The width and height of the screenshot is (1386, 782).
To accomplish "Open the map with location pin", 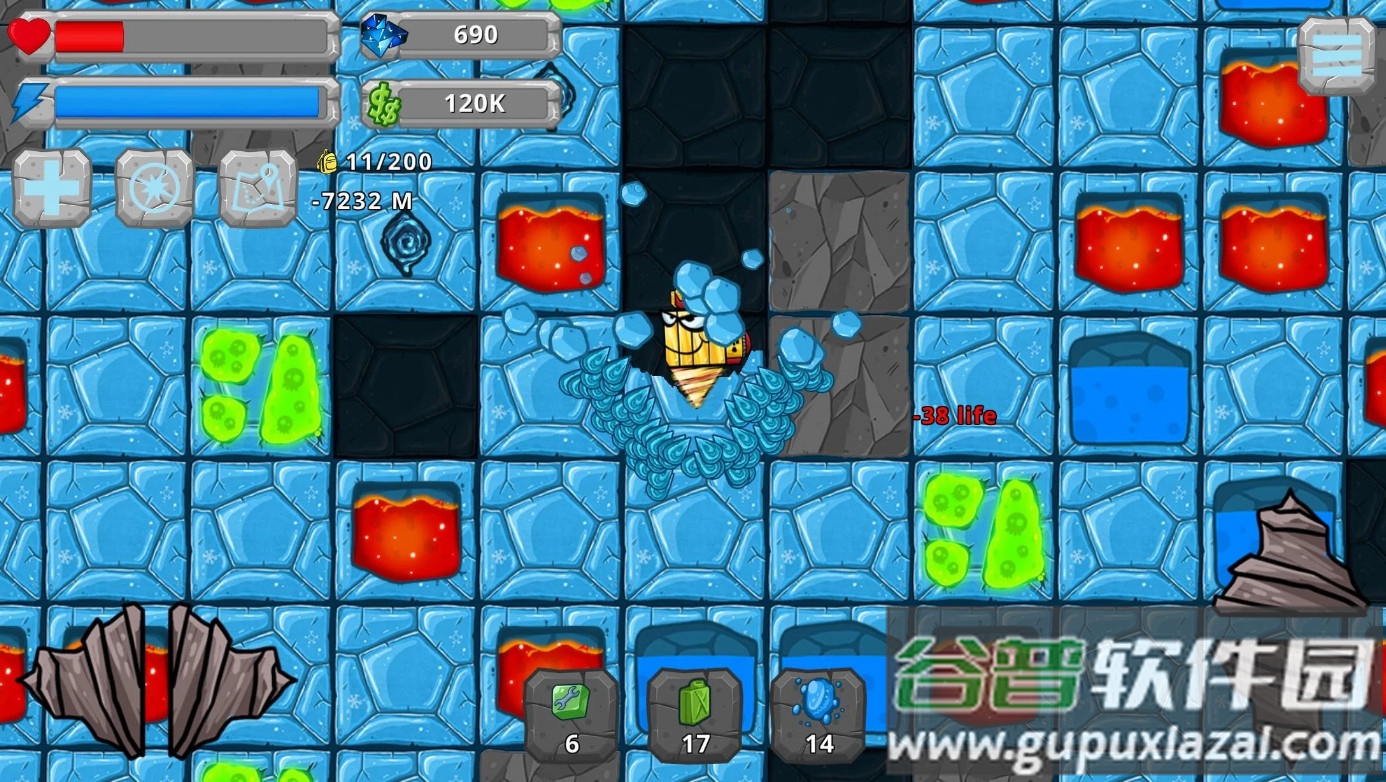I will [x=256, y=185].
